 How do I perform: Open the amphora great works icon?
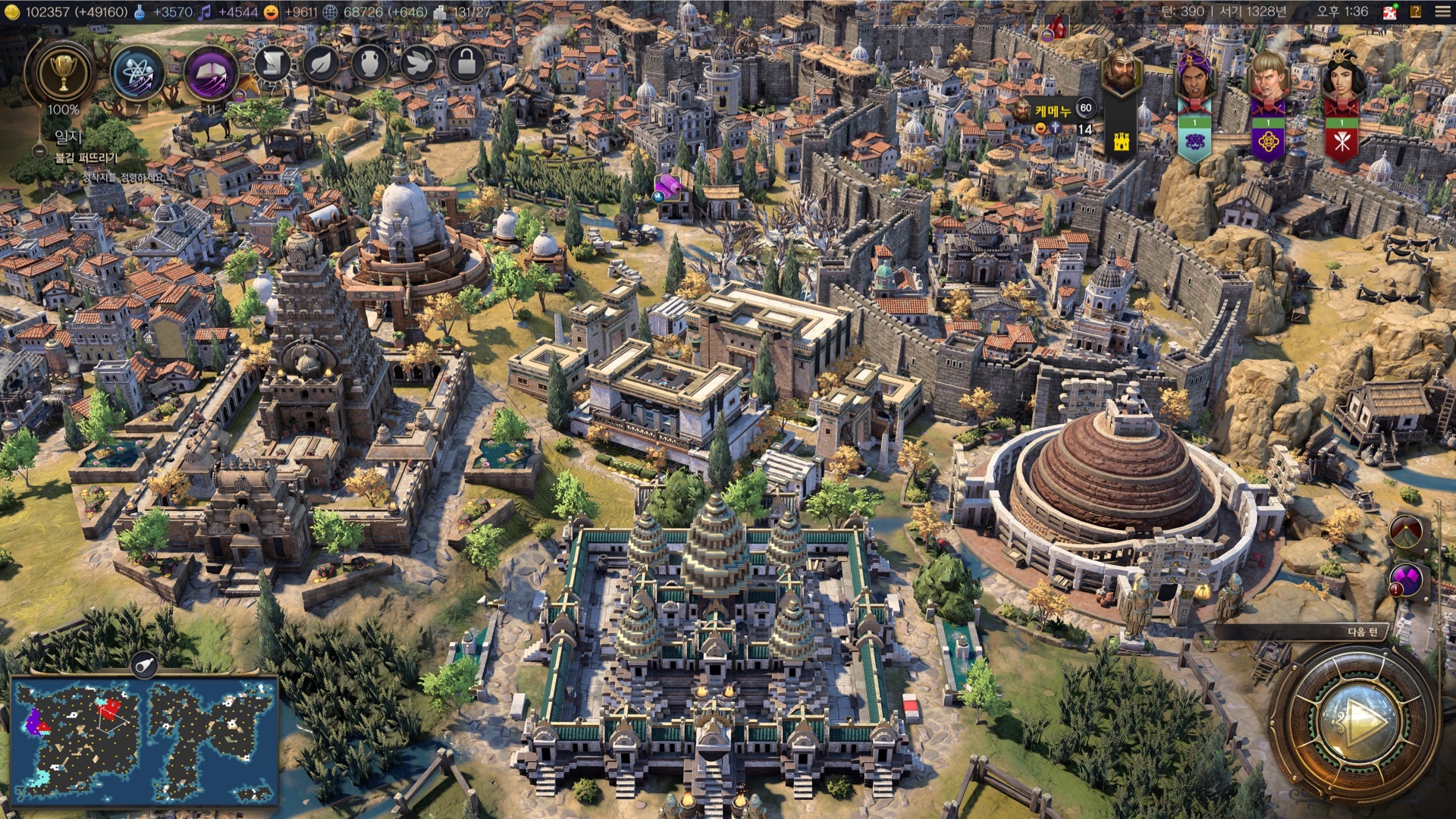tap(369, 64)
